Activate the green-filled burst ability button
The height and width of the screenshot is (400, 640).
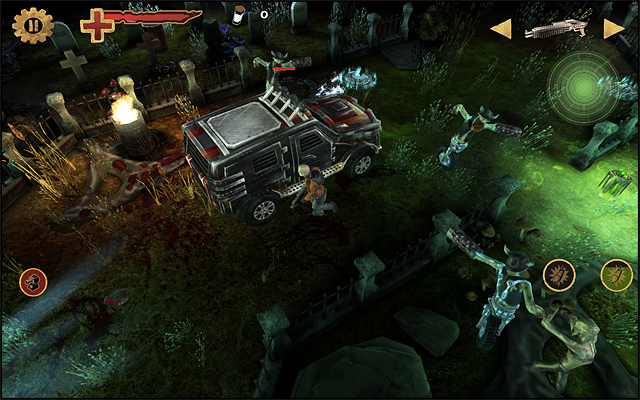[x=616, y=274]
